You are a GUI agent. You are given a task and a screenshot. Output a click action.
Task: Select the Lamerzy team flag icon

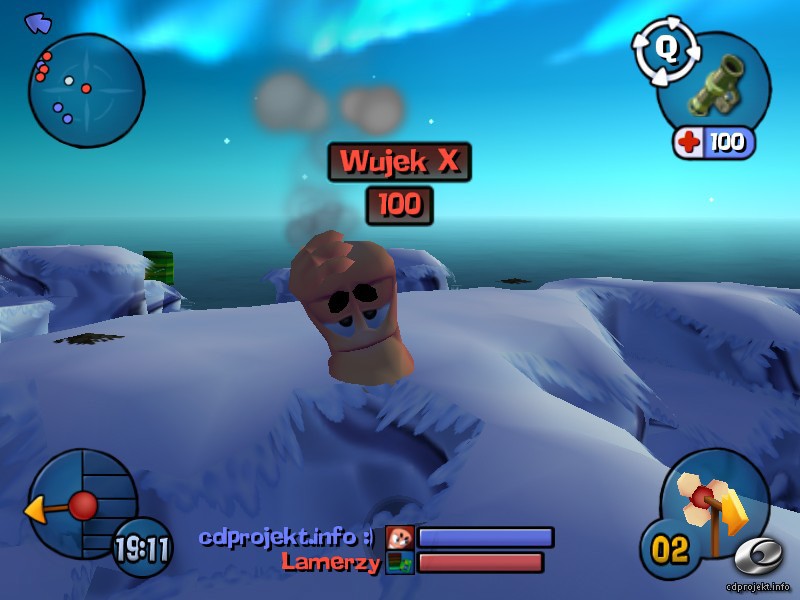coord(400,563)
